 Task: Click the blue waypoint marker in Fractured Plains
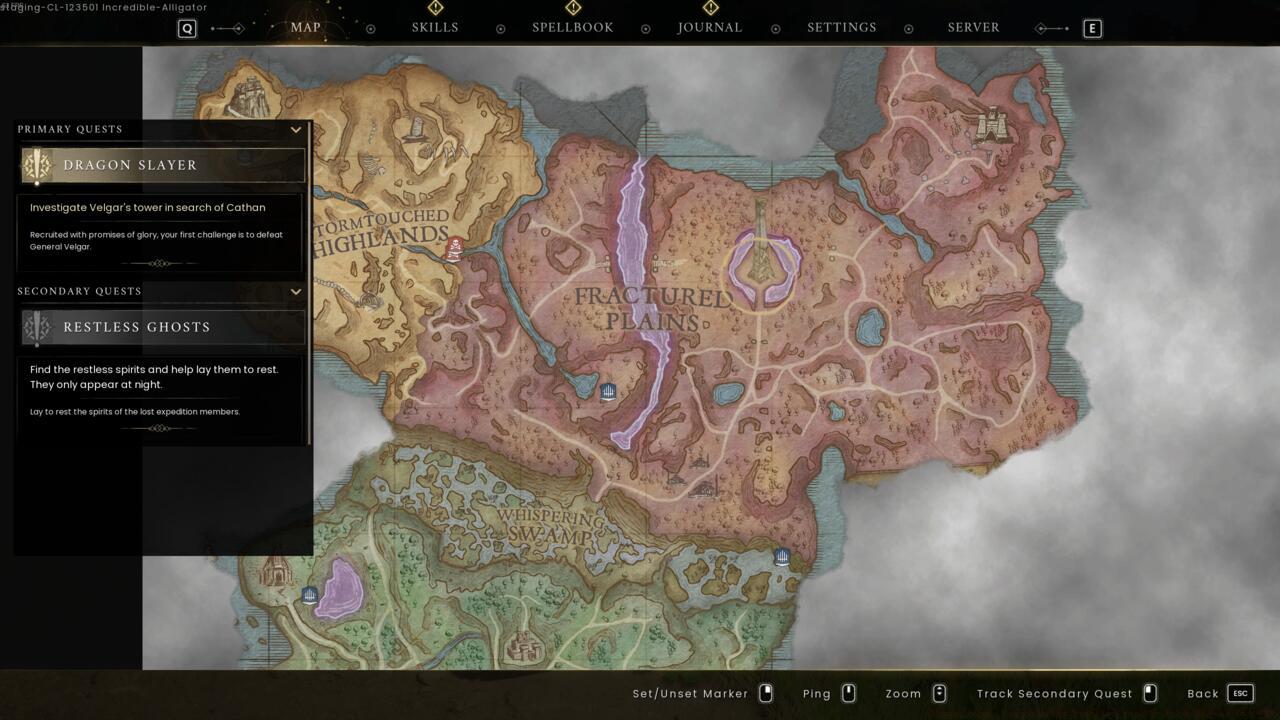608,391
